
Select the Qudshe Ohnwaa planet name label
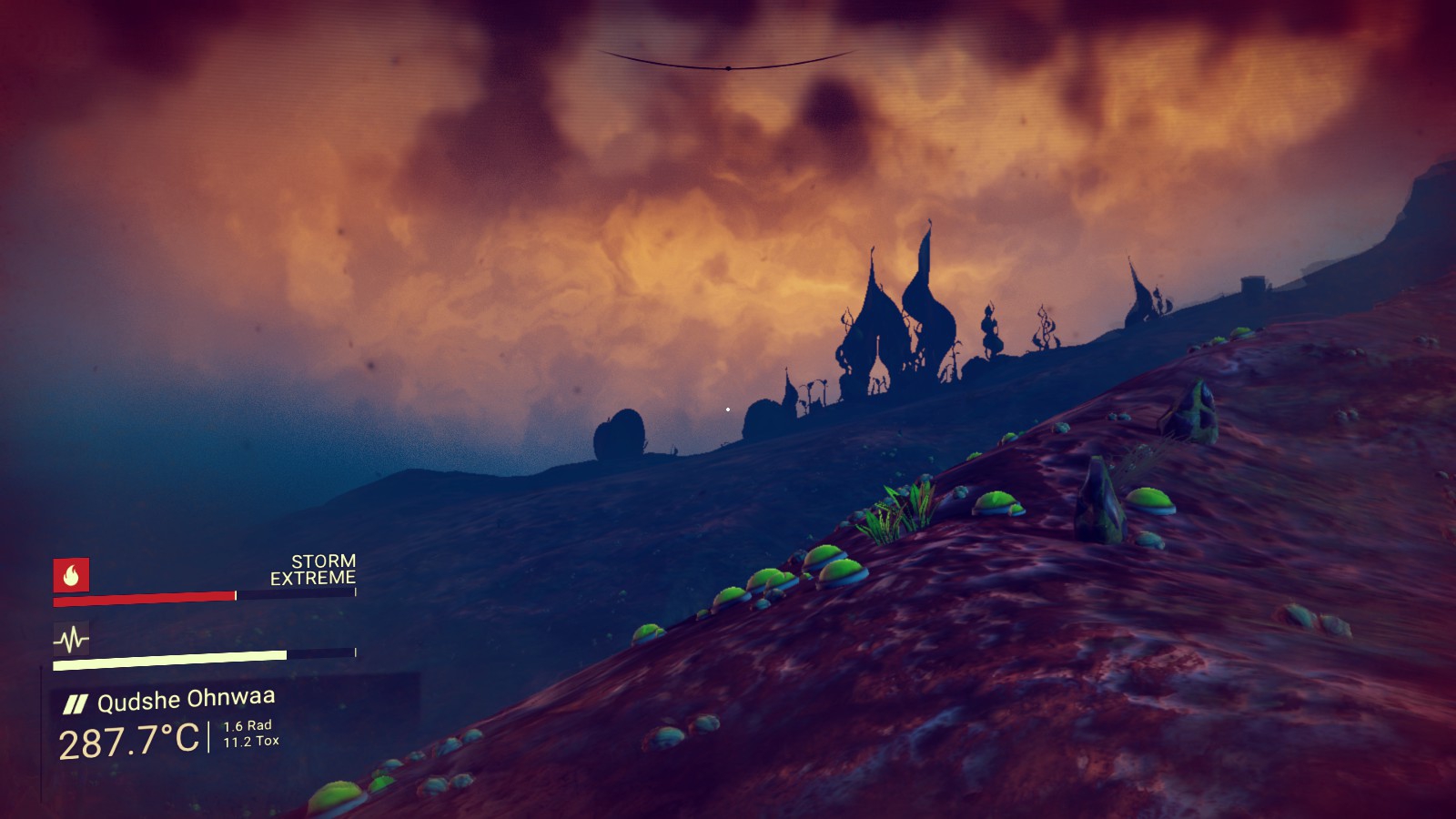186,701
